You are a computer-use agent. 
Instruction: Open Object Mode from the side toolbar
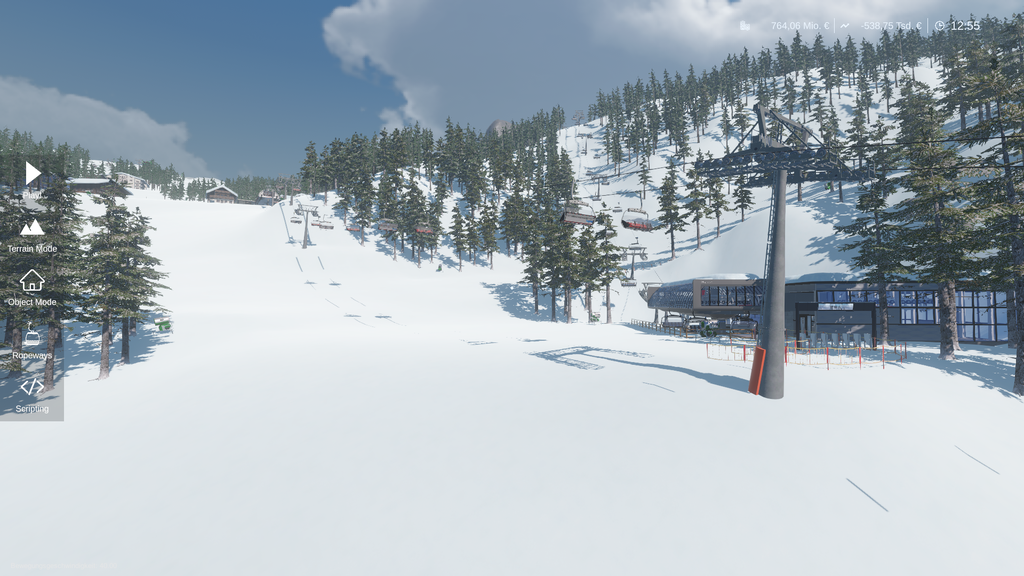[32, 281]
